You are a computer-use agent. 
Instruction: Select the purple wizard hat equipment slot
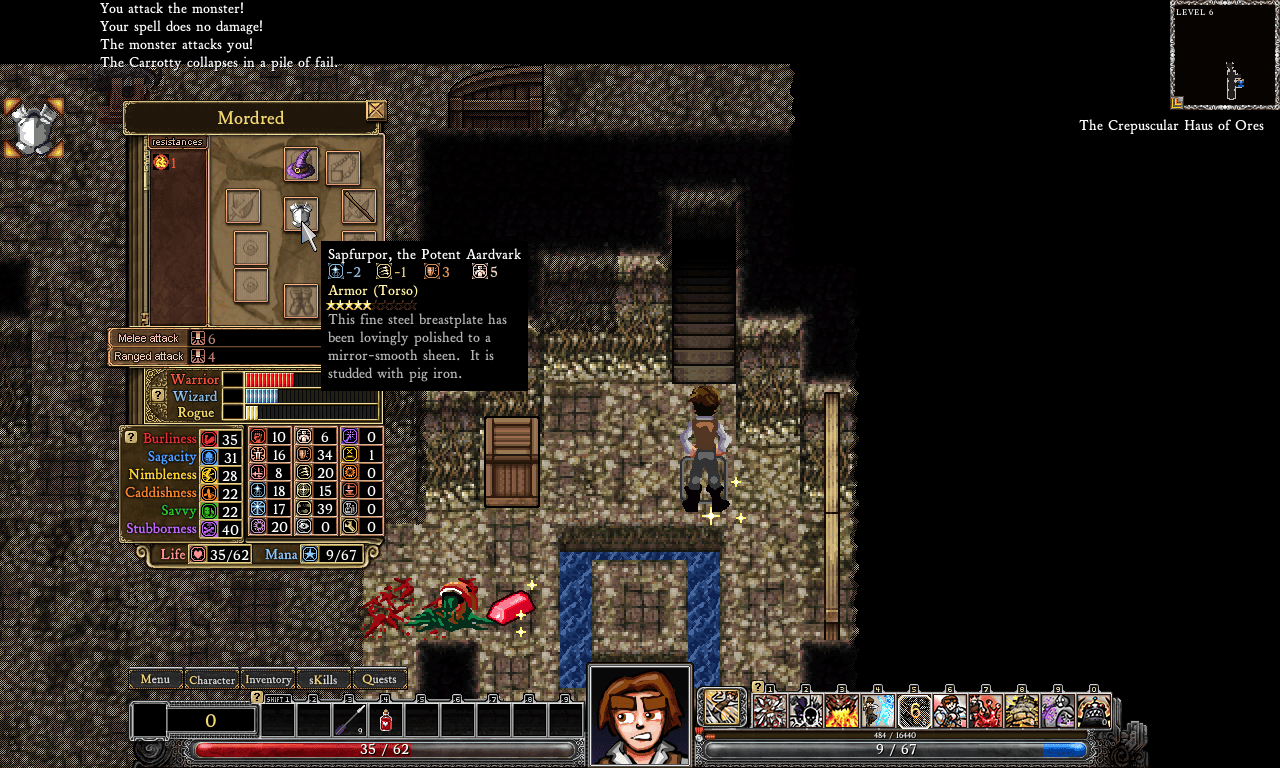[x=301, y=164]
